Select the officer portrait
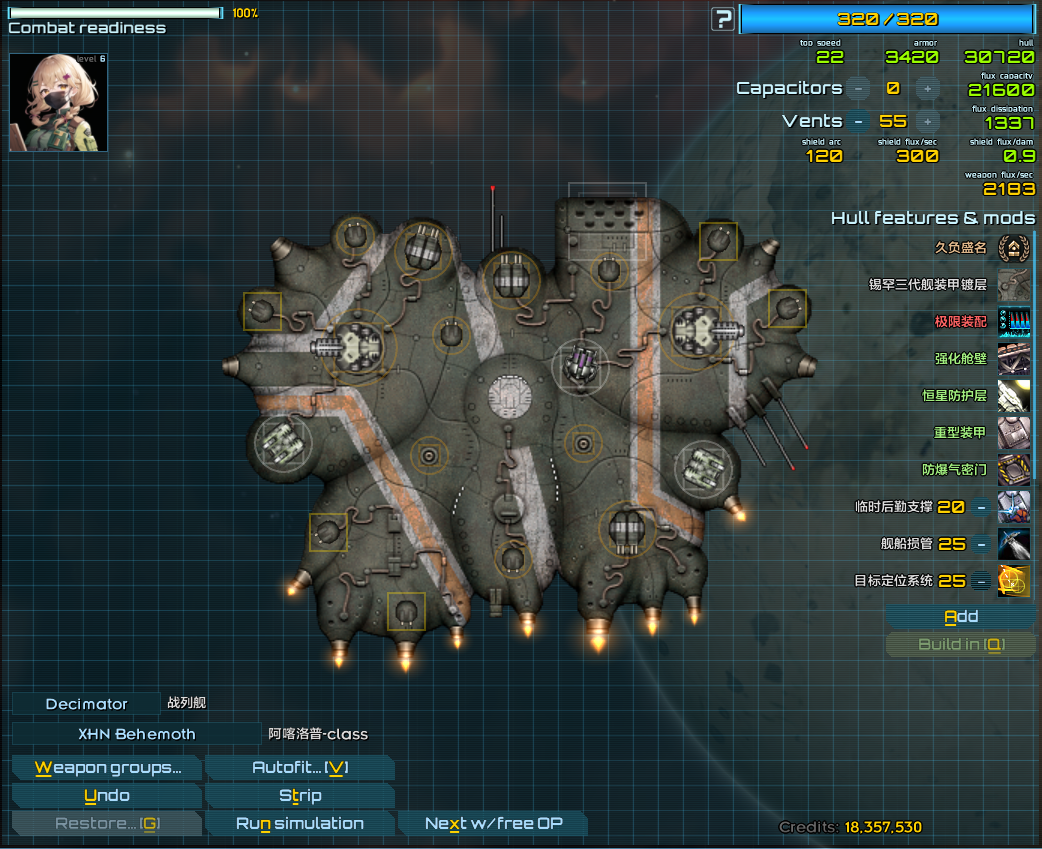 pos(59,102)
